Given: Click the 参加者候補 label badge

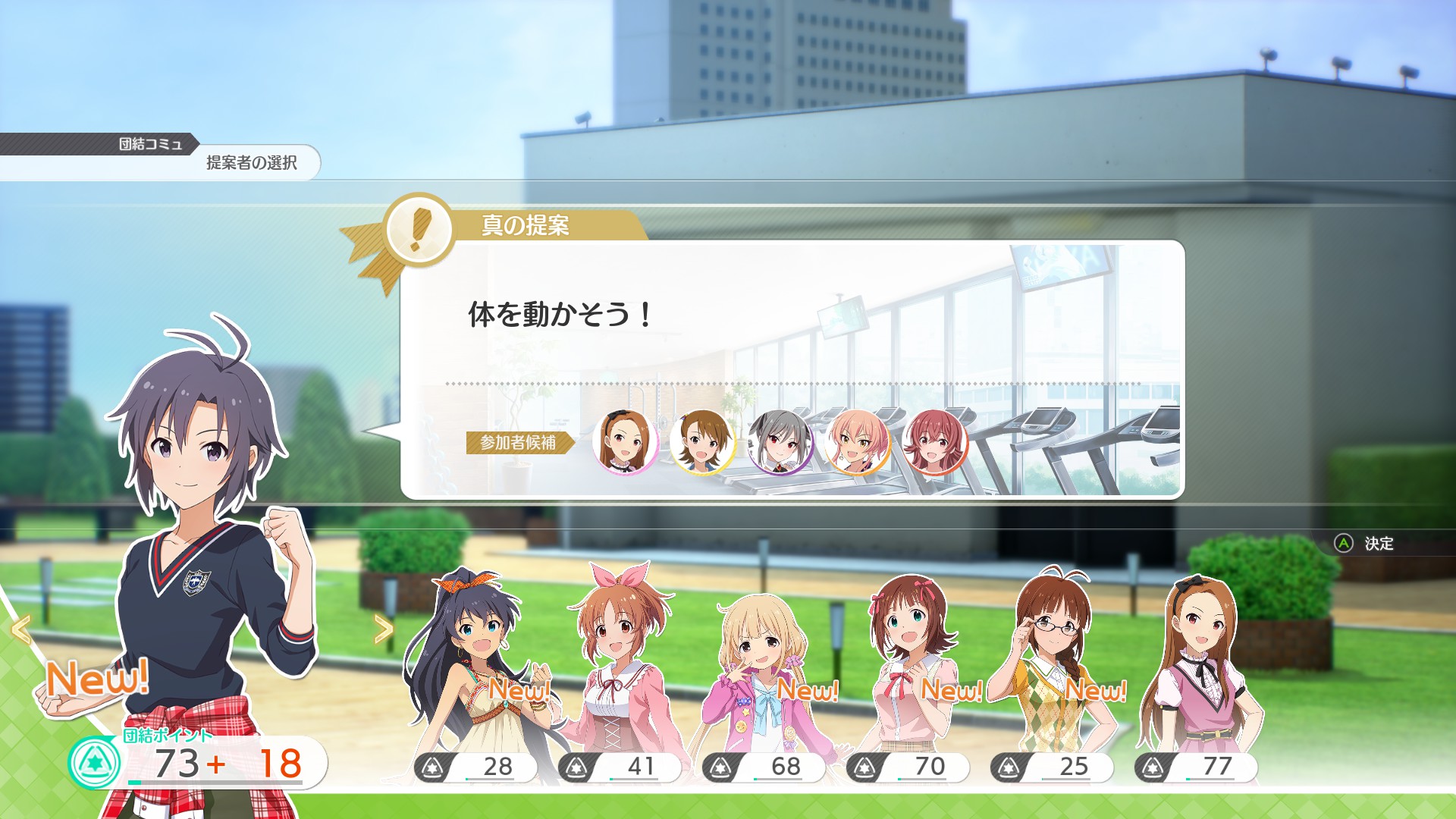Looking at the screenshot, I should tap(516, 444).
